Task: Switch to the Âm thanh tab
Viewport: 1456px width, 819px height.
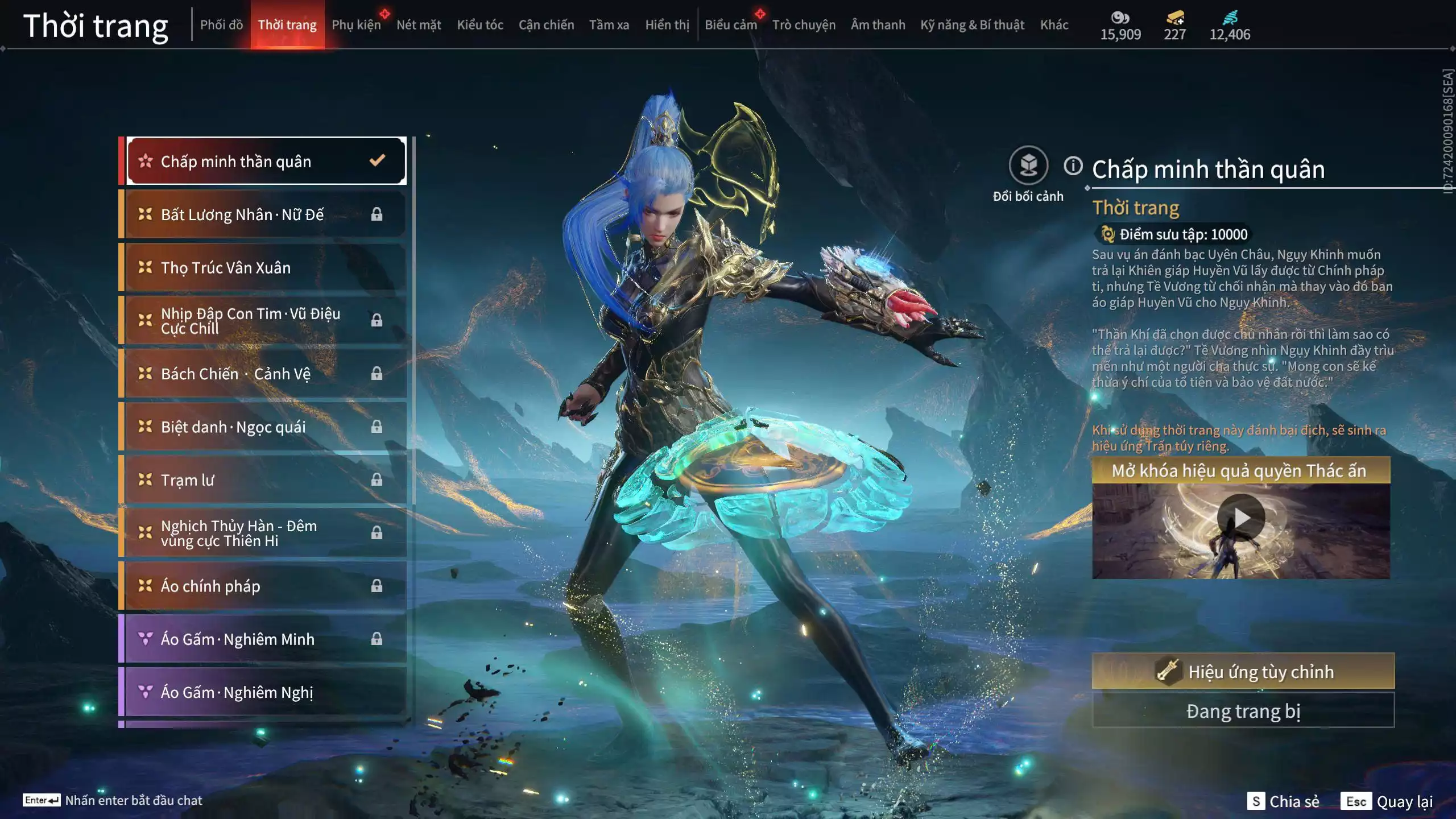Action: [x=878, y=25]
